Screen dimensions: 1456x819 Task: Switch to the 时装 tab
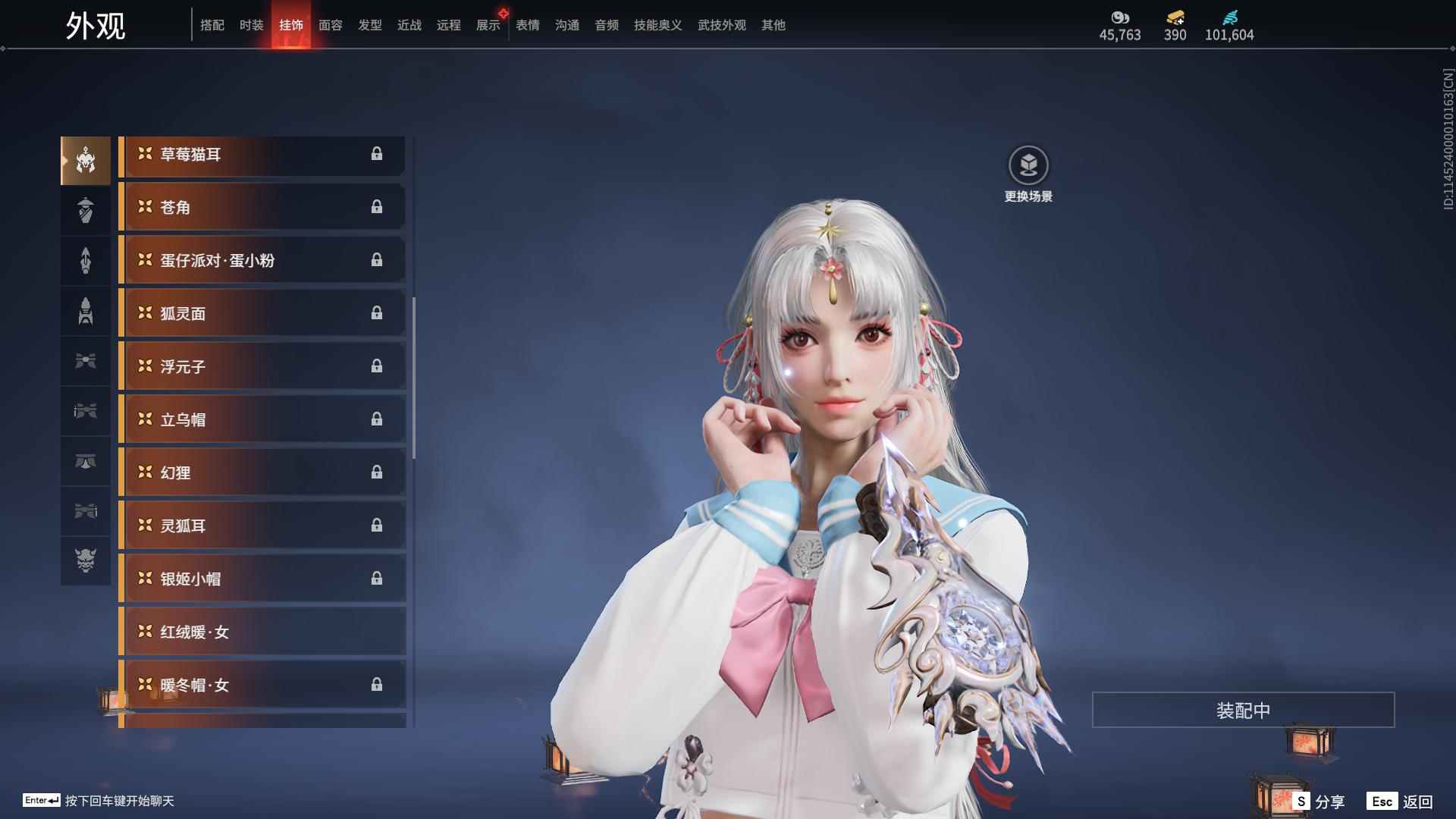pos(251,25)
